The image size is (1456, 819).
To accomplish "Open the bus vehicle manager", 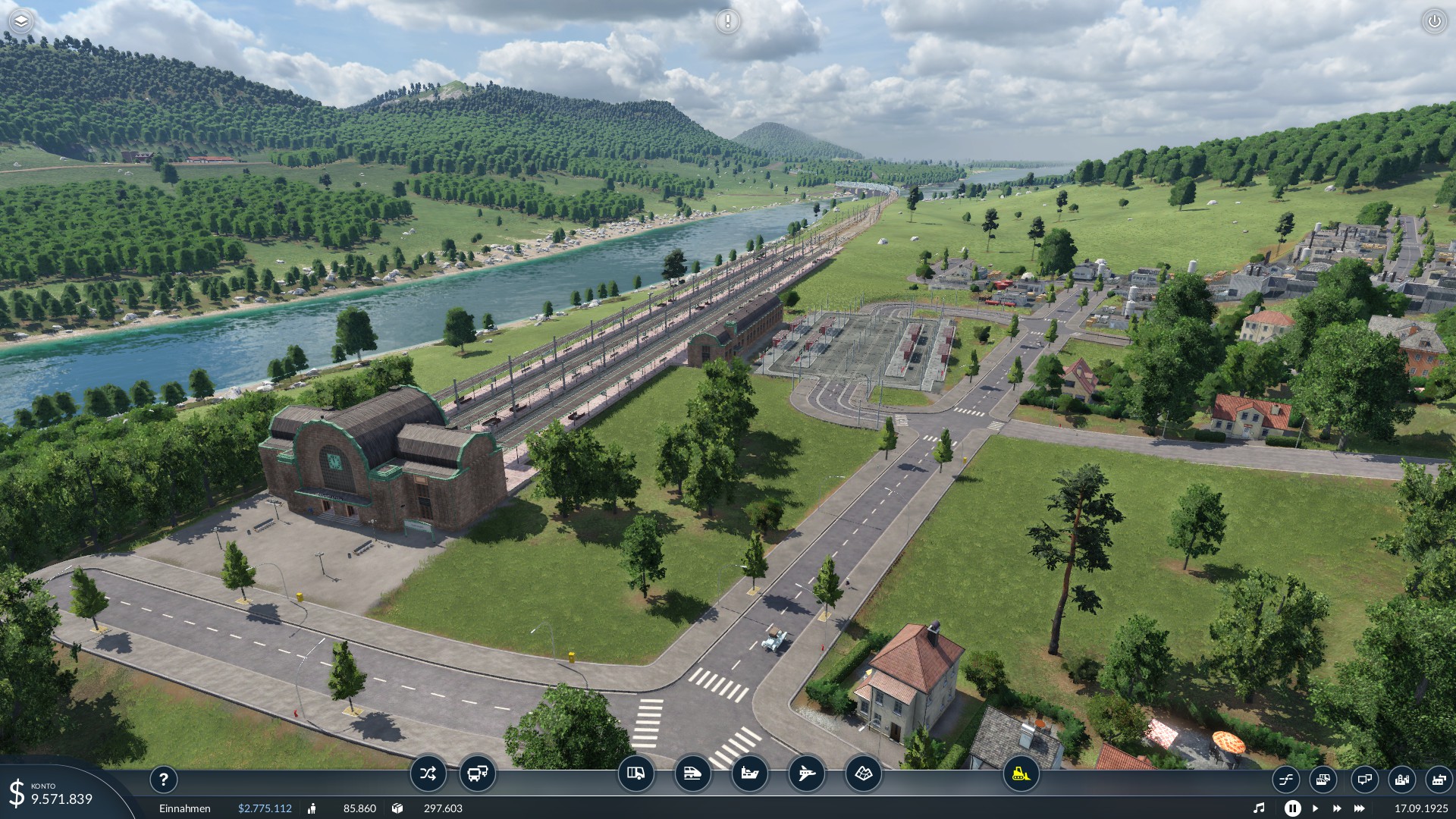I will (478, 774).
